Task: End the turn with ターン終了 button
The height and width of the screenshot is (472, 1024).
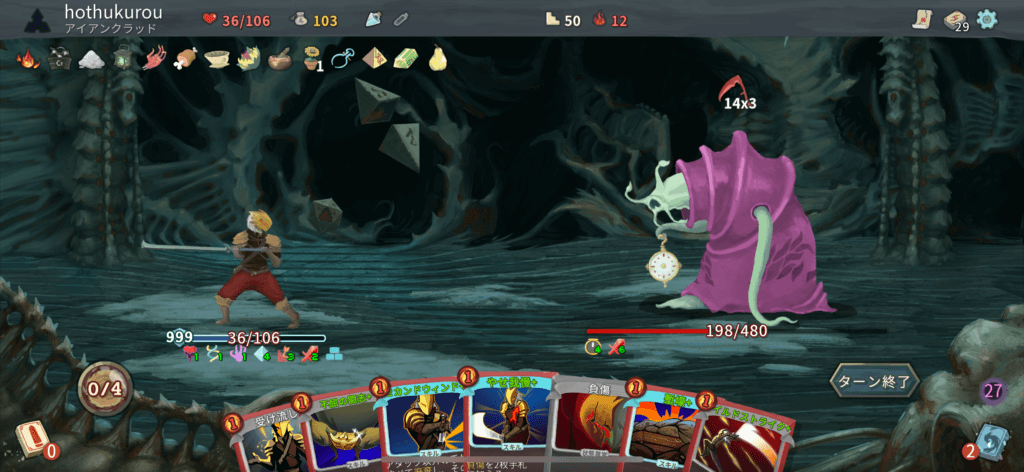Action: tap(874, 381)
